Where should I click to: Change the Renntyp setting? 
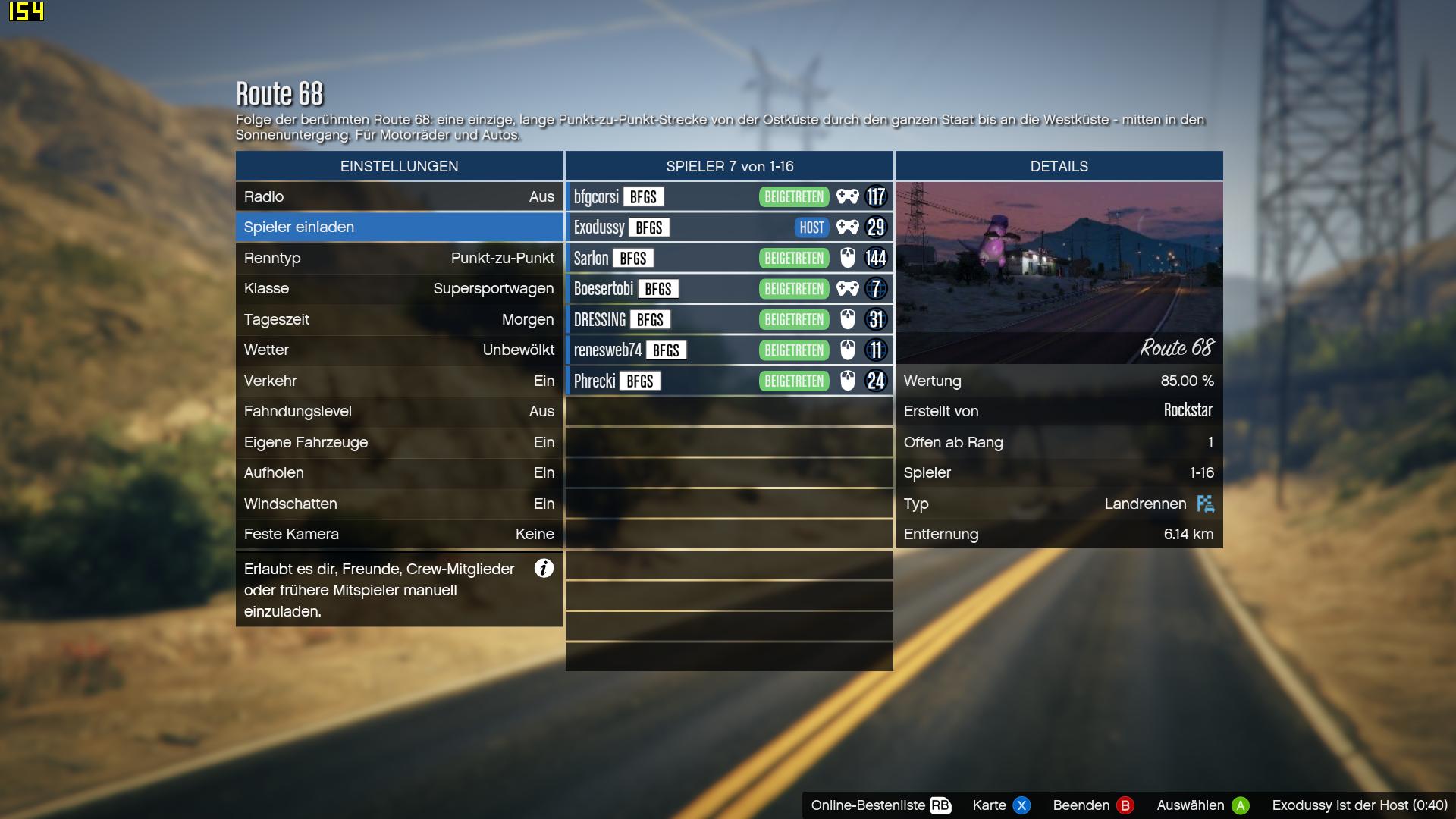click(x=399, y=258)
